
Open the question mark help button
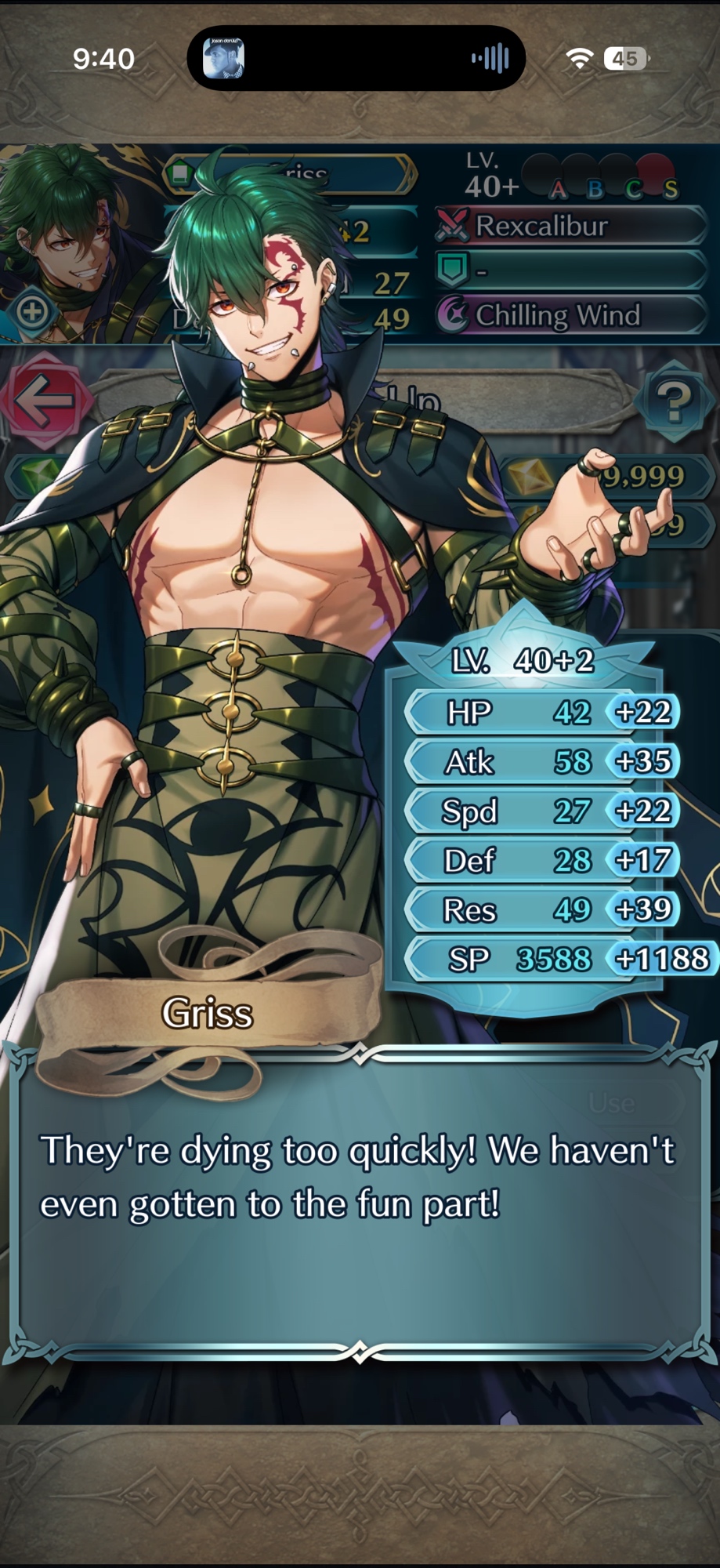click(x=673, y=401)
